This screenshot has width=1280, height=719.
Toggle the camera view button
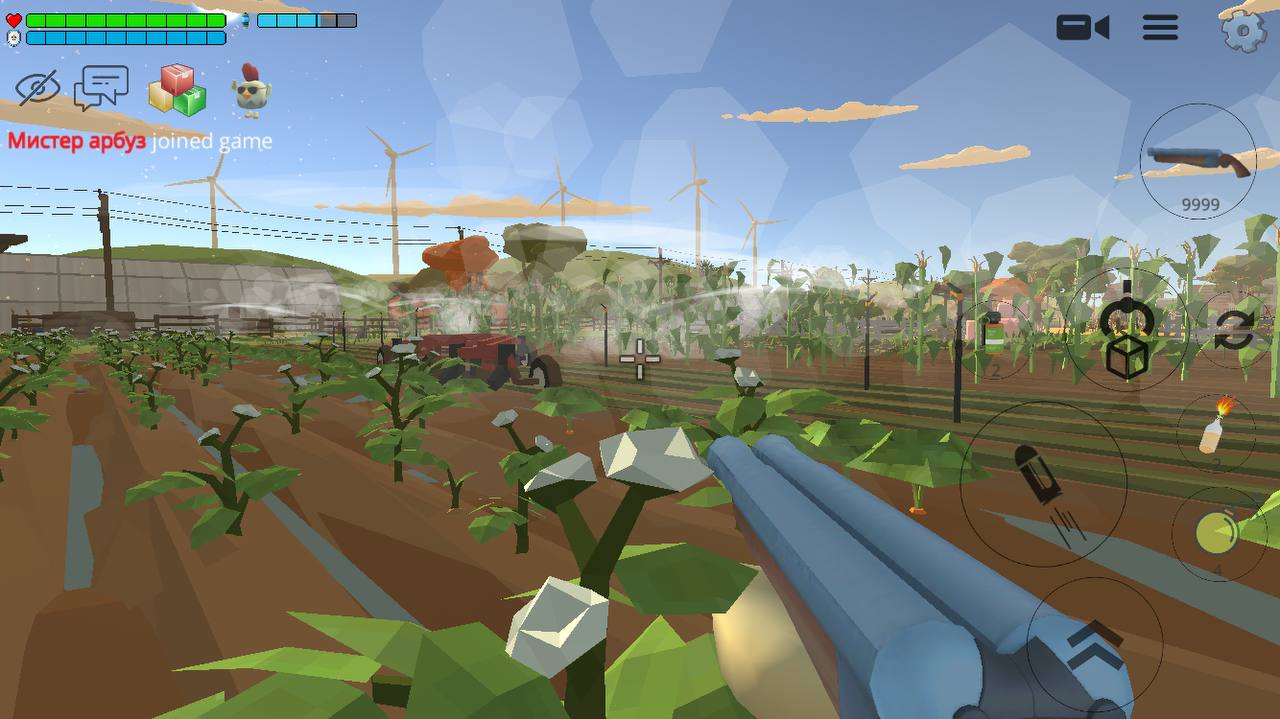pos(1082,27)
